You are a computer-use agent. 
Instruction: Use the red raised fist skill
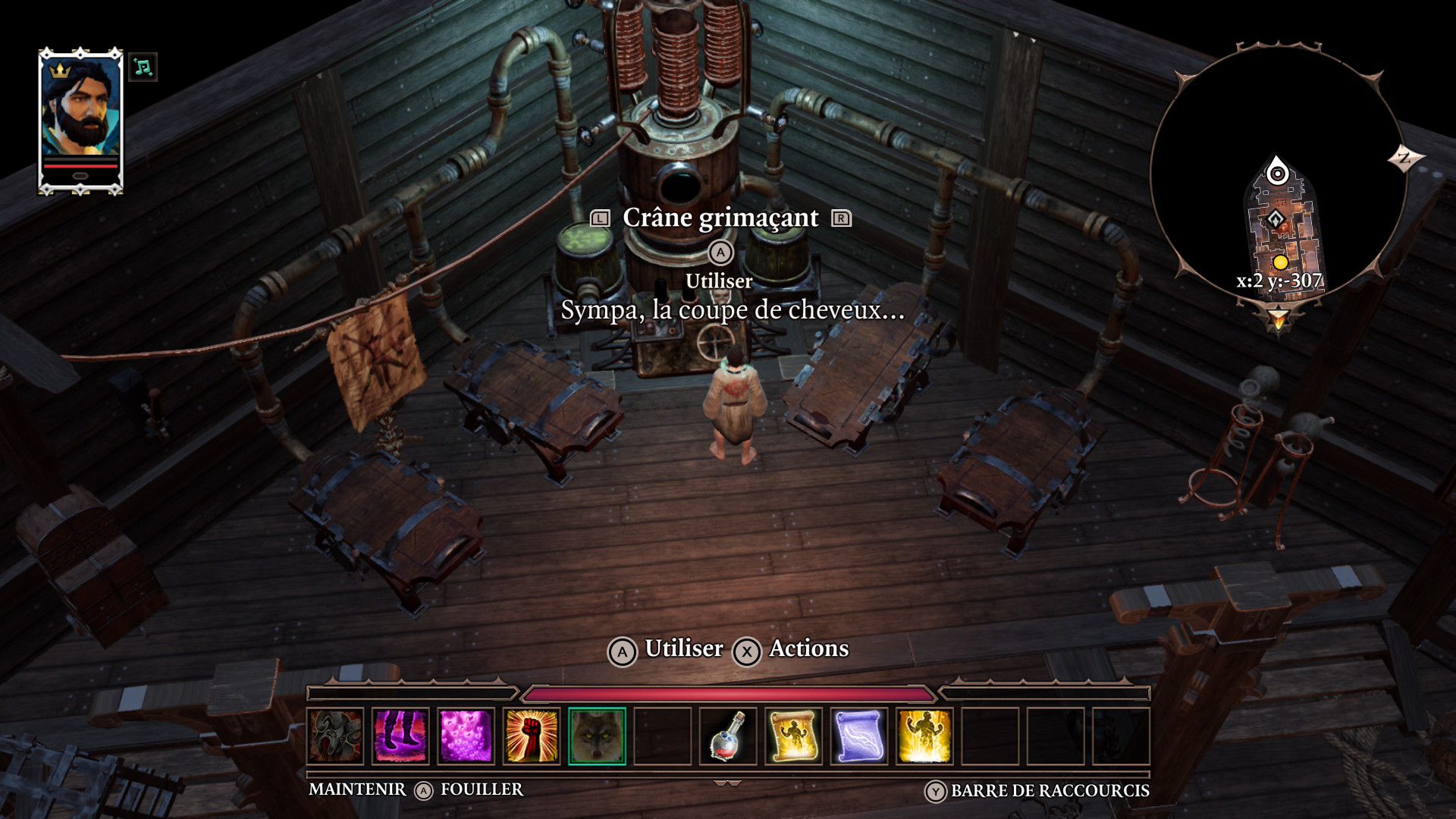click(x=532, y=736)
